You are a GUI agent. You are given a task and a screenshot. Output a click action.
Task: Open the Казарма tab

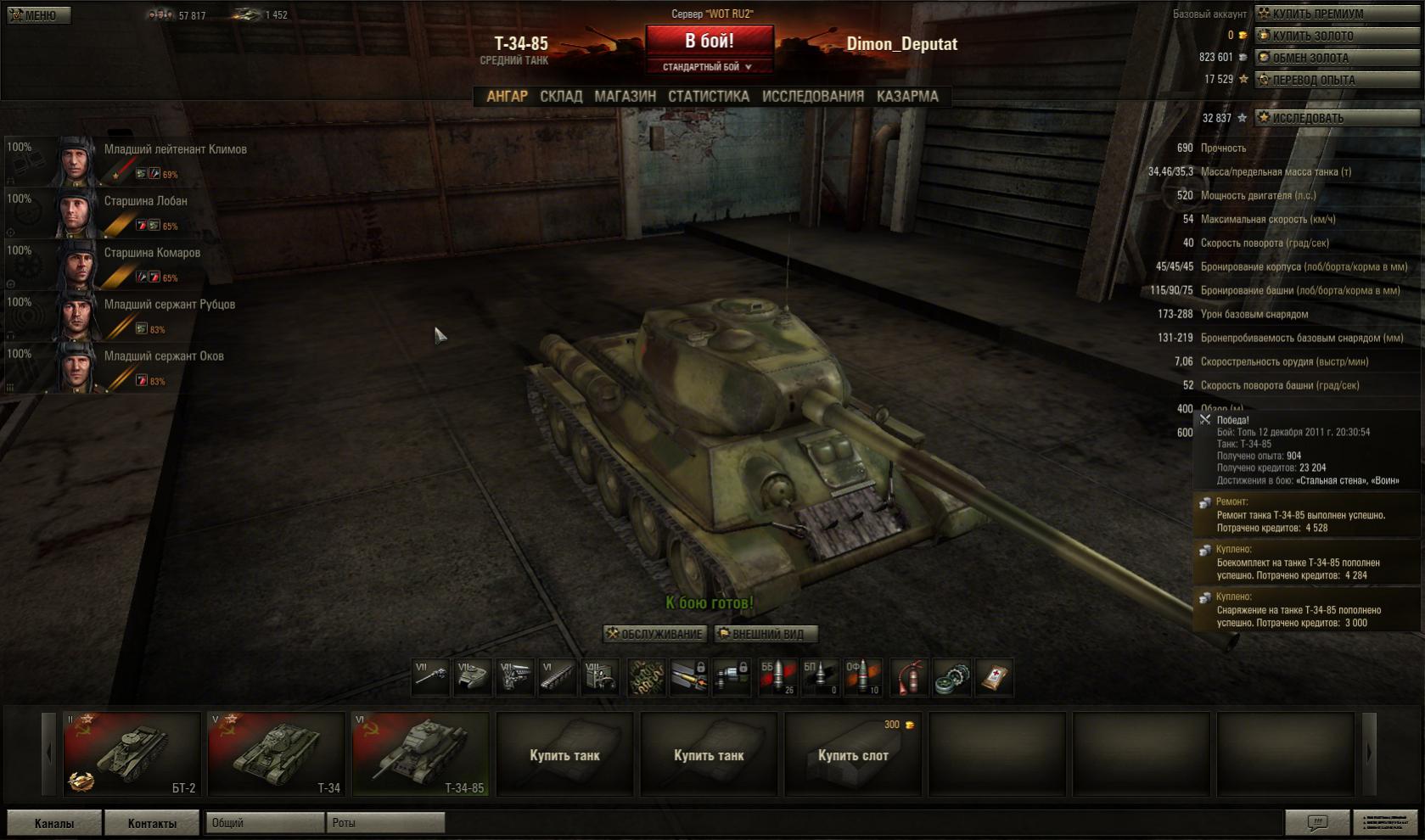pyautogui.click(x=907, y=97)
